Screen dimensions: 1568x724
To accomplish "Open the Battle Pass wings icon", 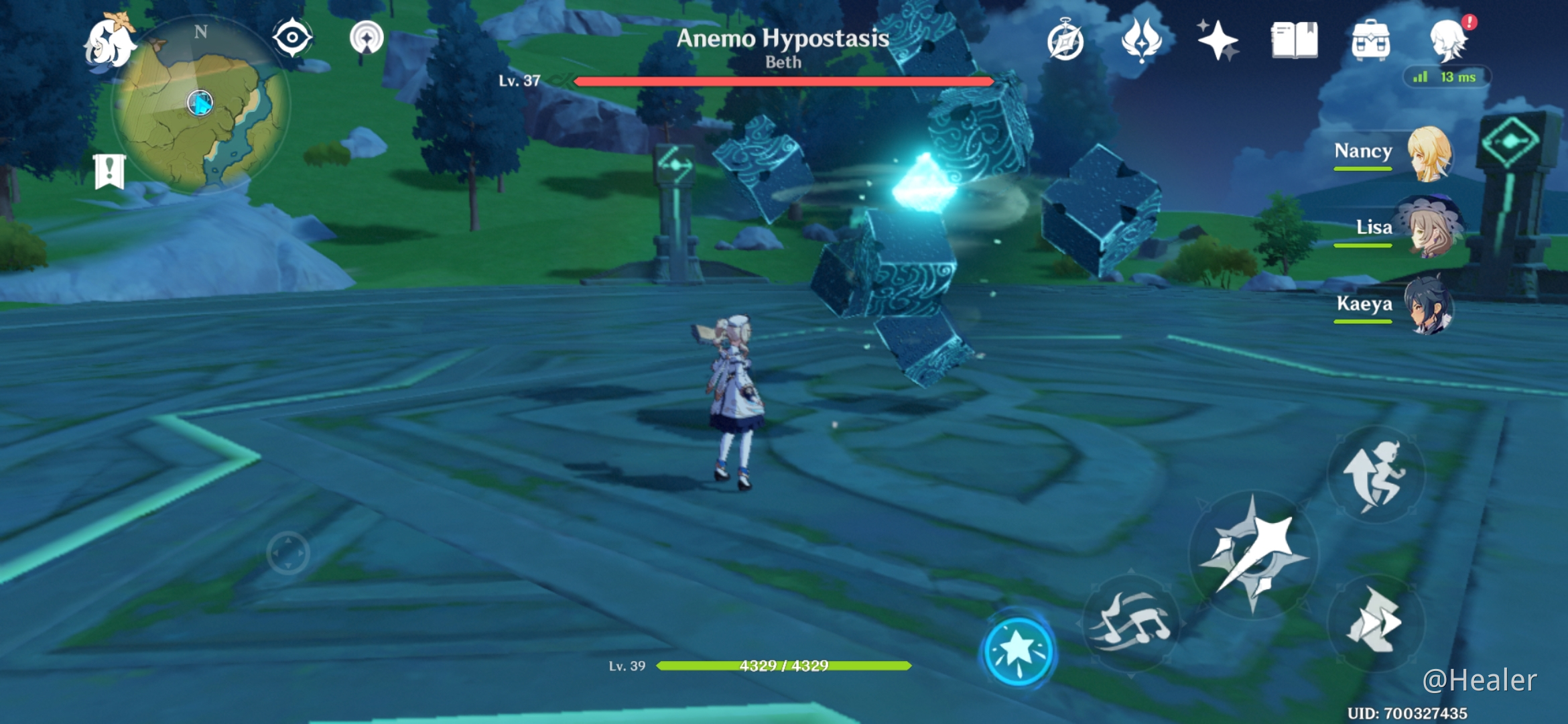I will click(1141, 40).
